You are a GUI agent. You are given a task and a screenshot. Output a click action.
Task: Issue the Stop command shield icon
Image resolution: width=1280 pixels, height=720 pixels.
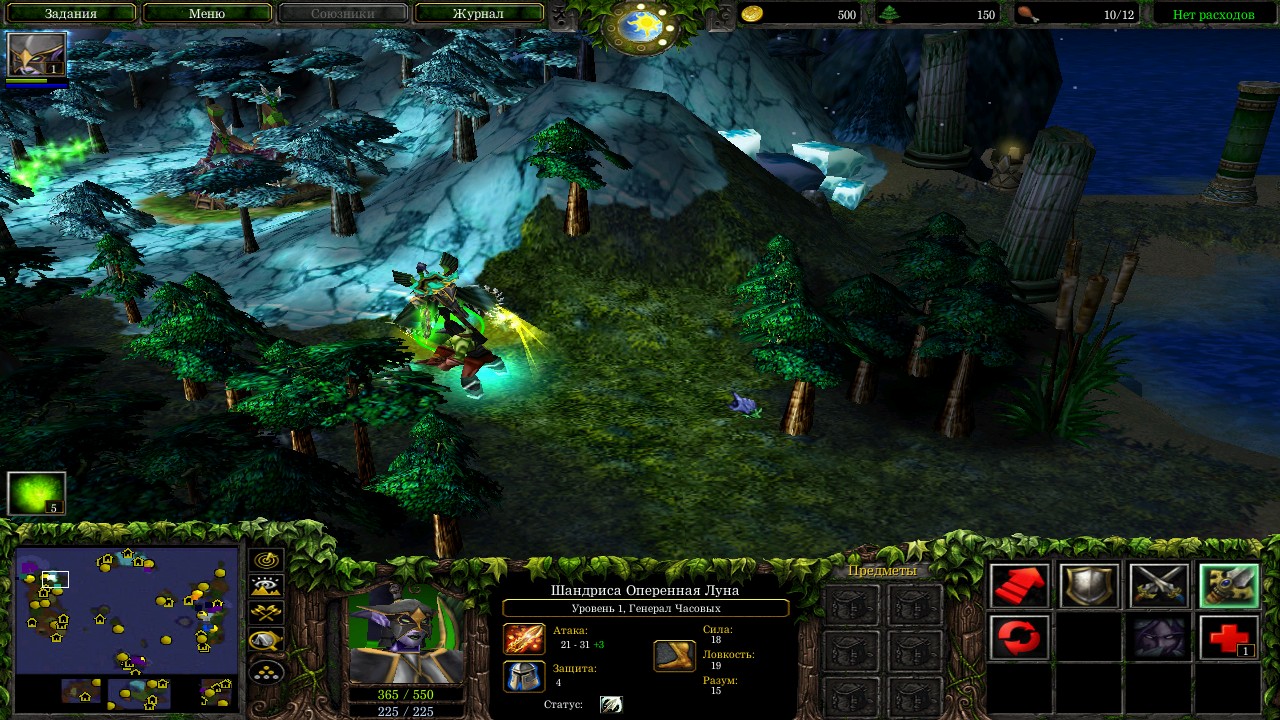[x=1089, y=586]
